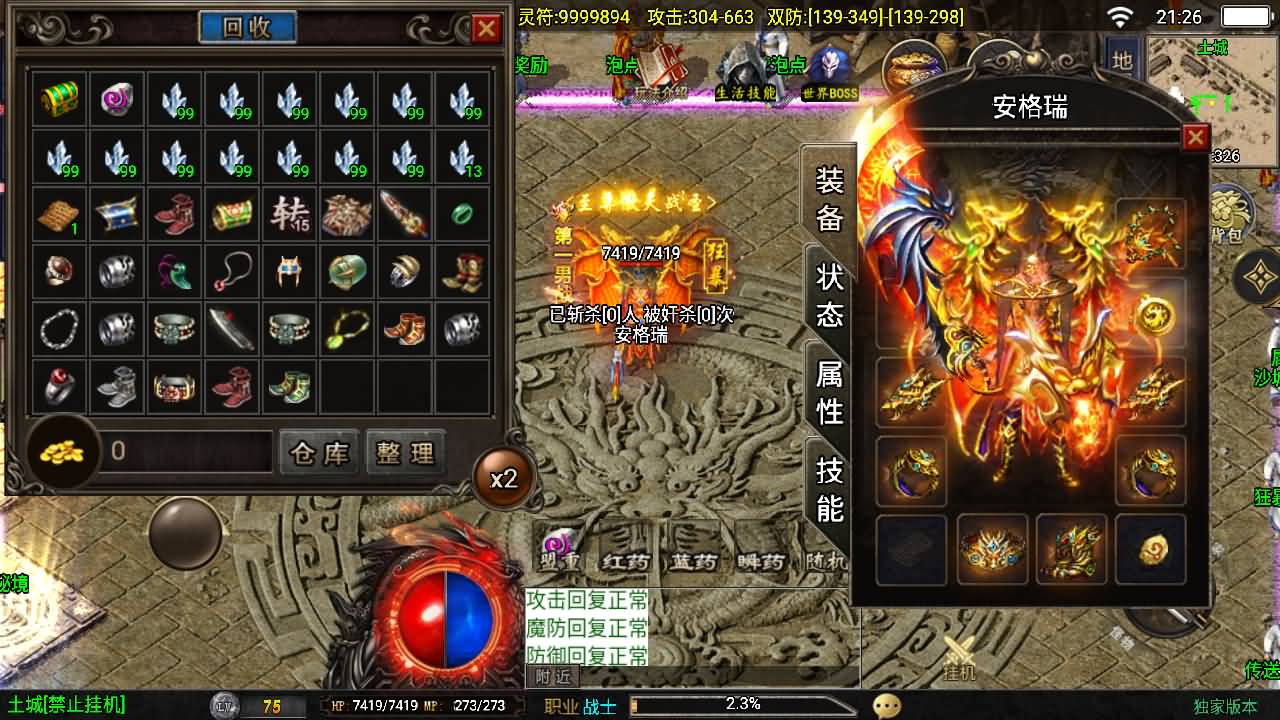
Task: Select the green jade ring item
Action: (464, 214)
